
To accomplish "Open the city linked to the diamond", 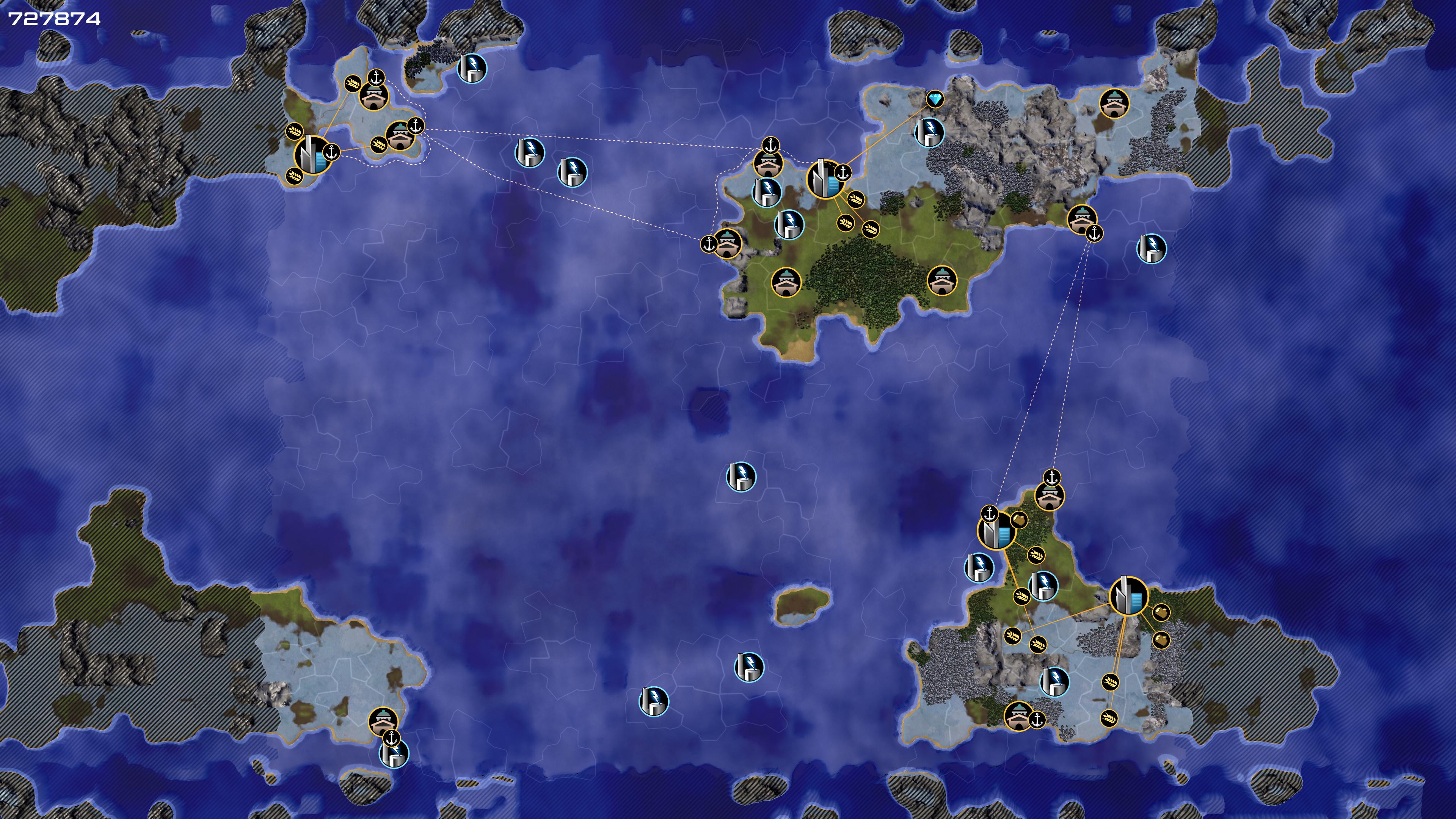I will coord(825,179).
